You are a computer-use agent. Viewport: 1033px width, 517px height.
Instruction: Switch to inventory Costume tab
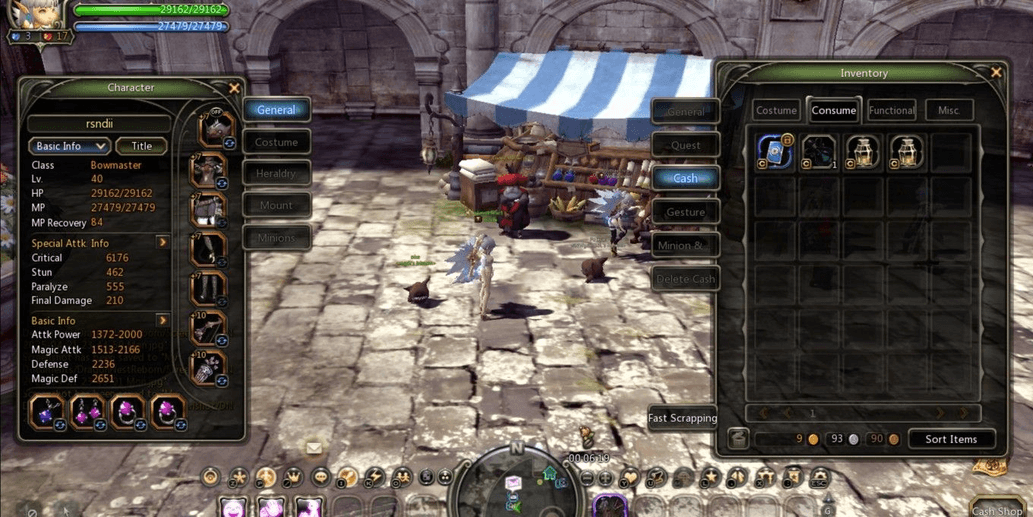pos(776,110)
